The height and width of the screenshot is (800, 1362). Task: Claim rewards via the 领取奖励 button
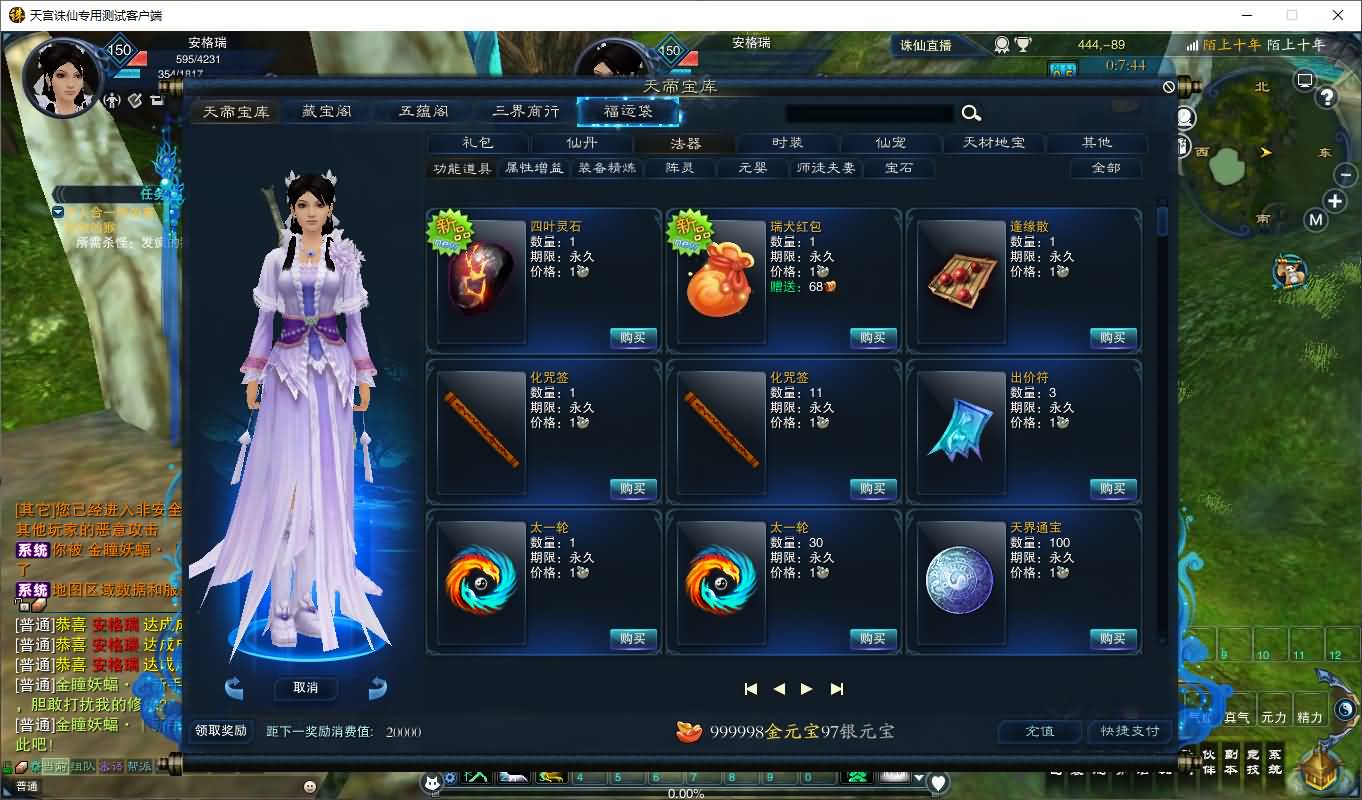click(219, 730)
